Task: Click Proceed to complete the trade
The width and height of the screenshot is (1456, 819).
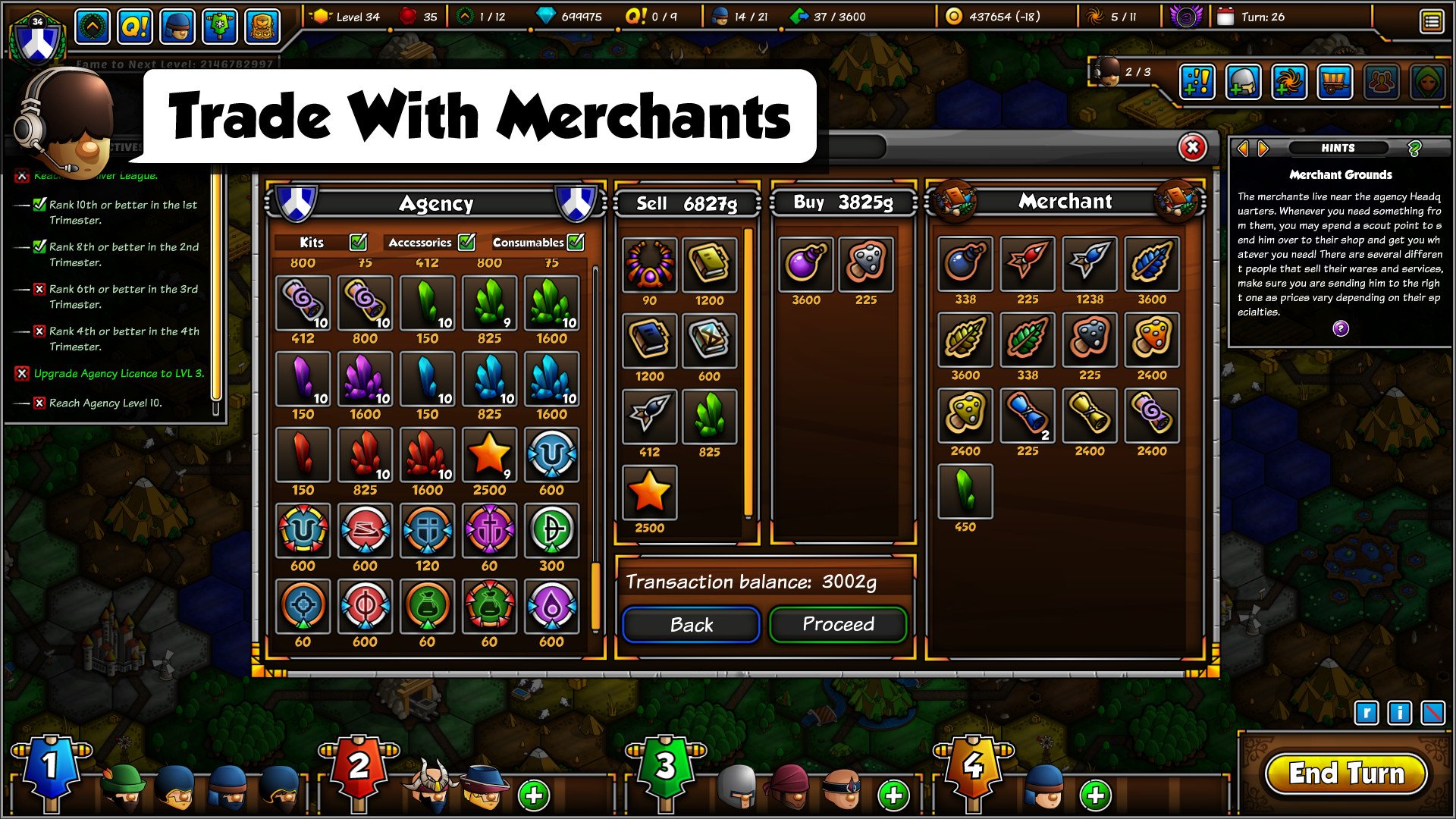Action: point(837,624)
